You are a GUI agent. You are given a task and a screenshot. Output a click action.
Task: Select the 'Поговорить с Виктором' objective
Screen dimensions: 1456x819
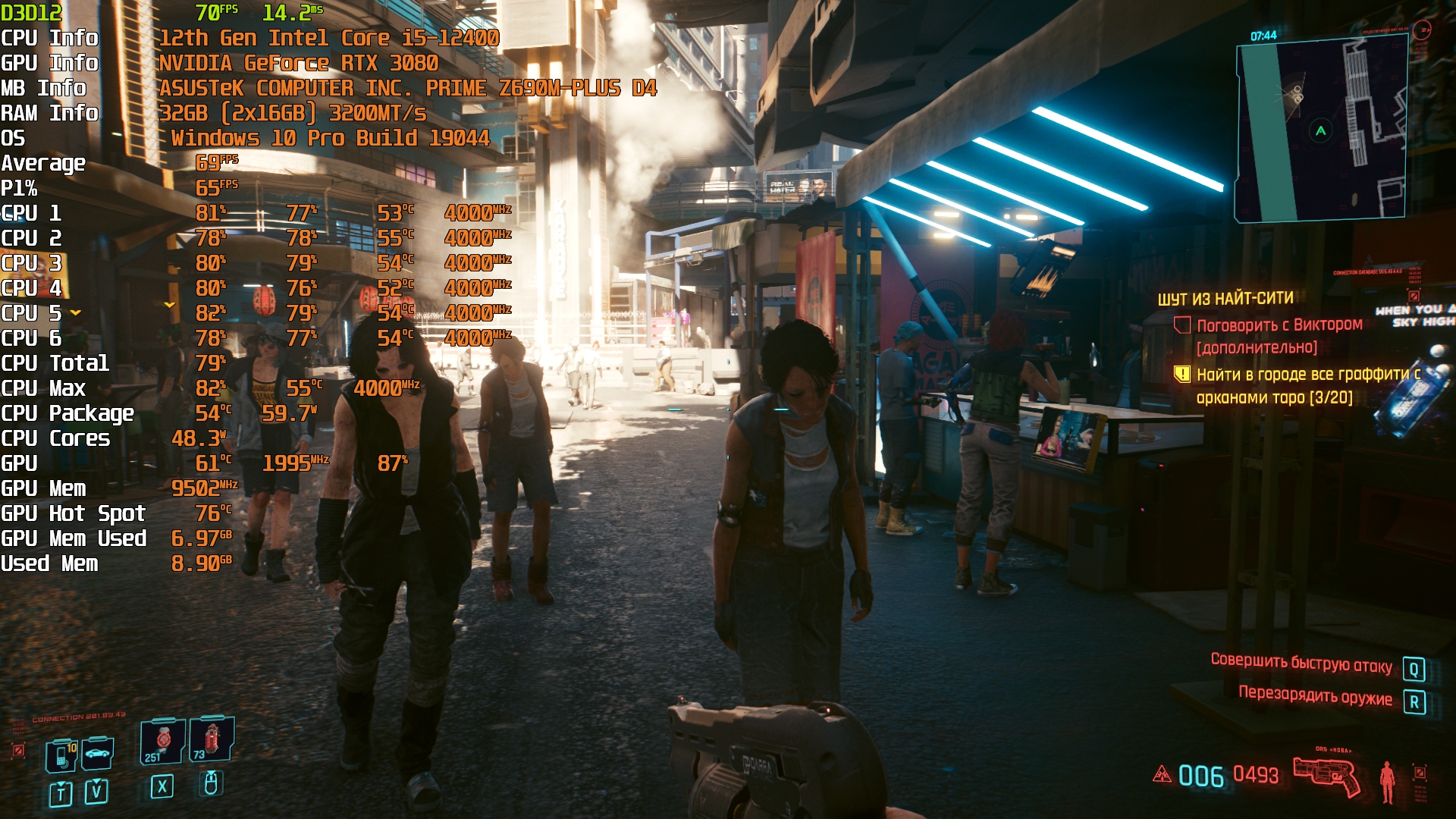pyautogui.click(x=1279, y=325)
